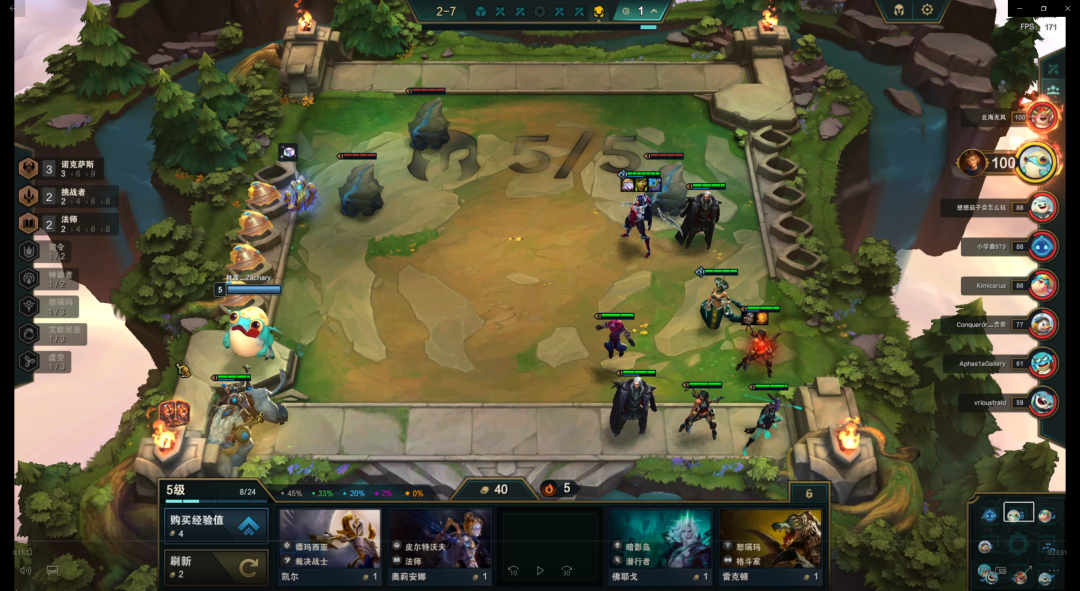1080x591 pixels.
Task: Buy the 凯尔 champion card
Action: pyautogui.click(x=330, y=546)
